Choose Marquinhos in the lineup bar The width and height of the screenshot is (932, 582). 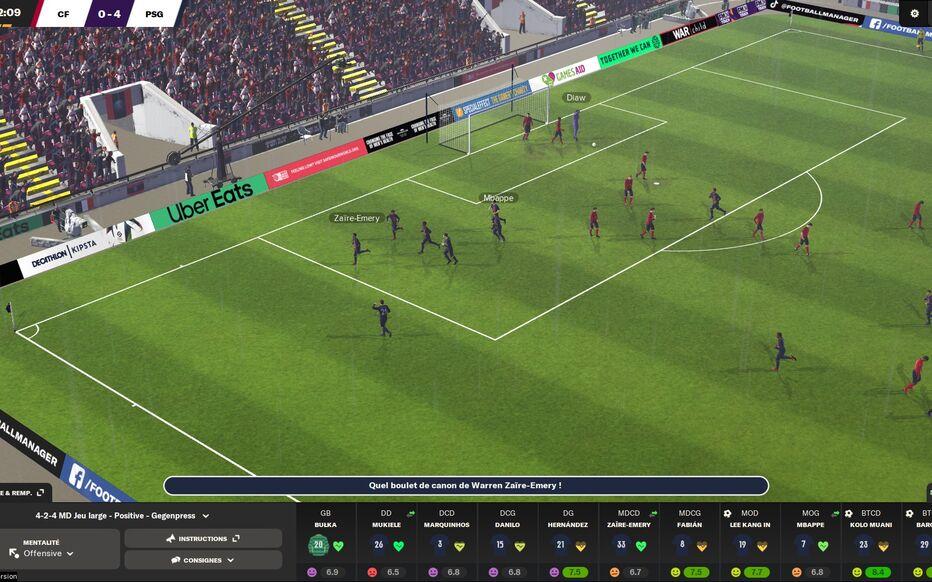446,541
